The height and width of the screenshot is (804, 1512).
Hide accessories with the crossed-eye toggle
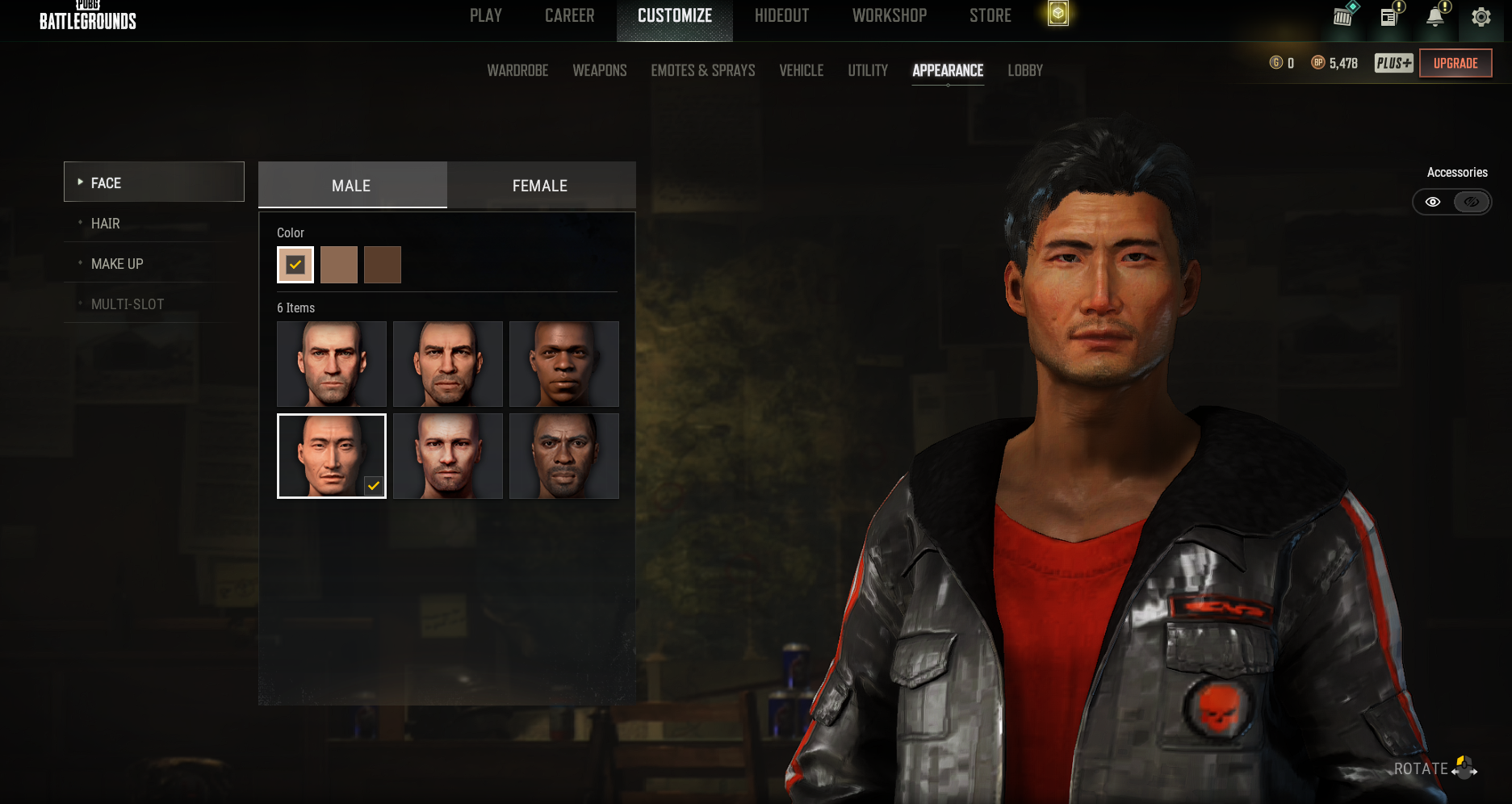point(1472,202)
